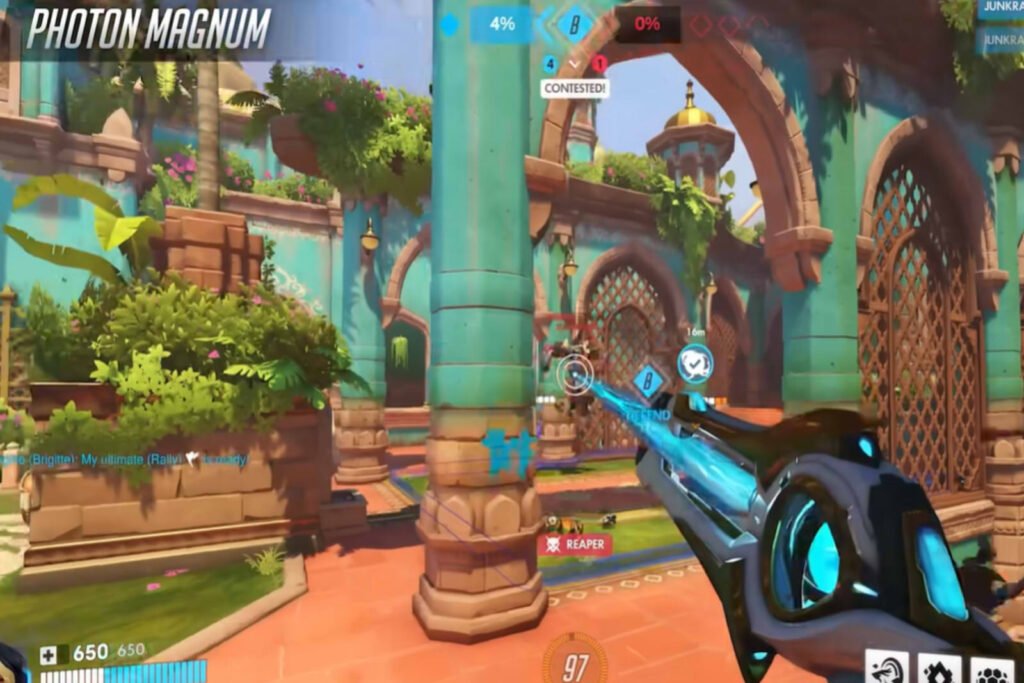This screenshot has width=1024, height=683.
Task: Select the white health cross icon
Action: click(x=49, y=655)
